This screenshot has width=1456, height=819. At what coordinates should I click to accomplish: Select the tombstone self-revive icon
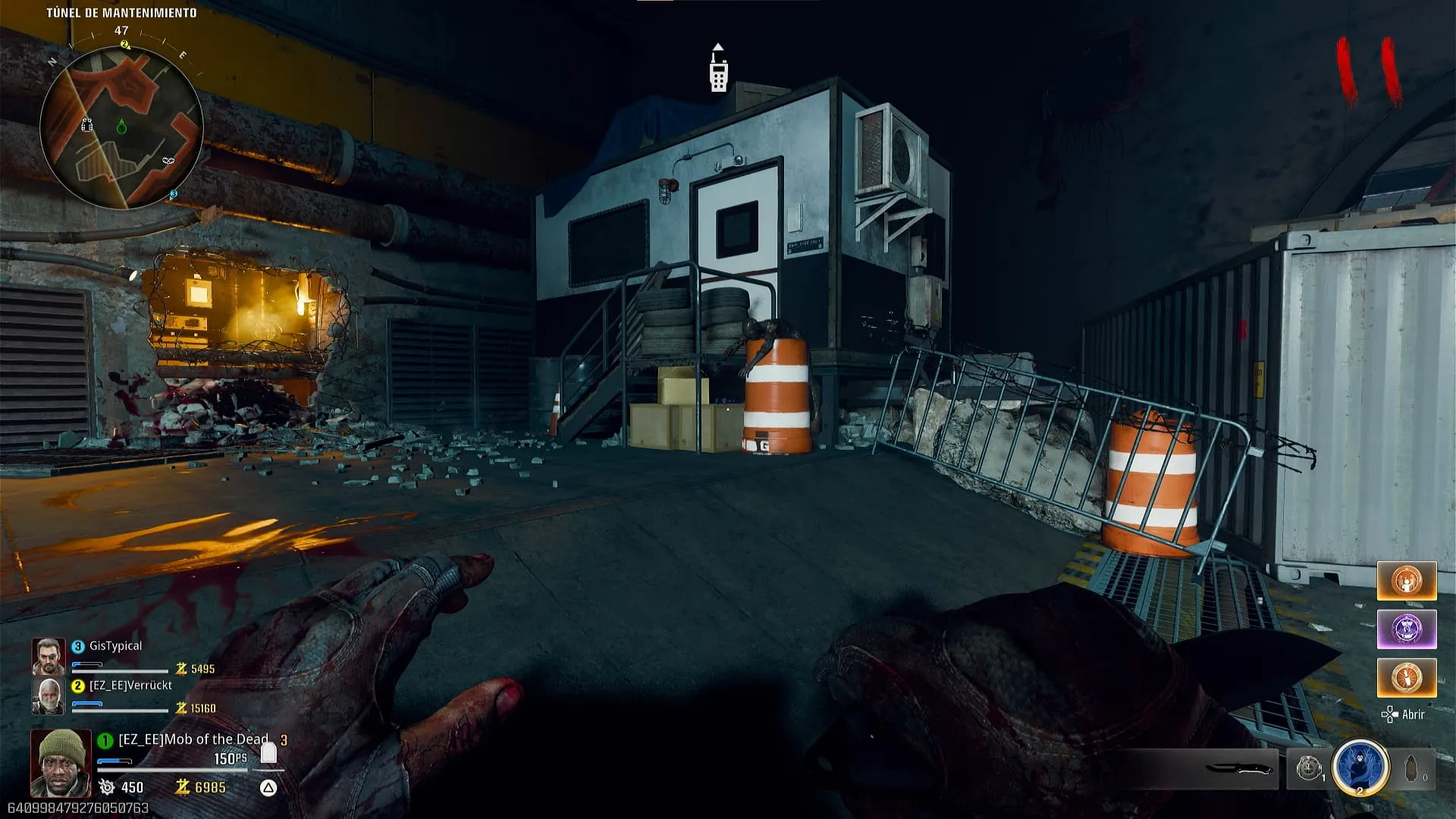pyautogui.click(x=268, y=752)
